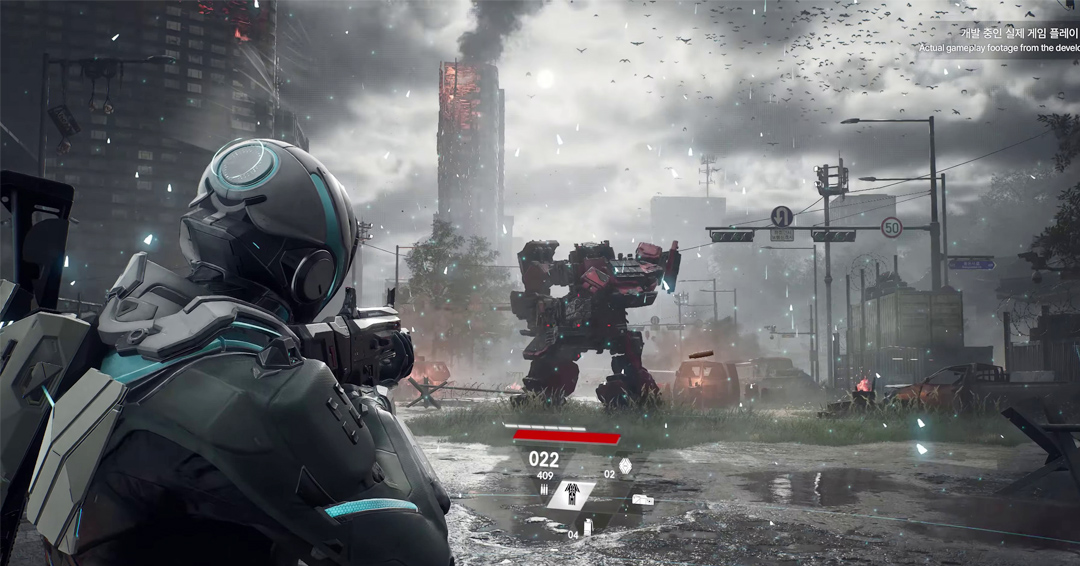Select the highlighted exosuit icon in the HUD
Image resolution: width=1080 pixels, height=566 pixels.
(x=573, y=494)
